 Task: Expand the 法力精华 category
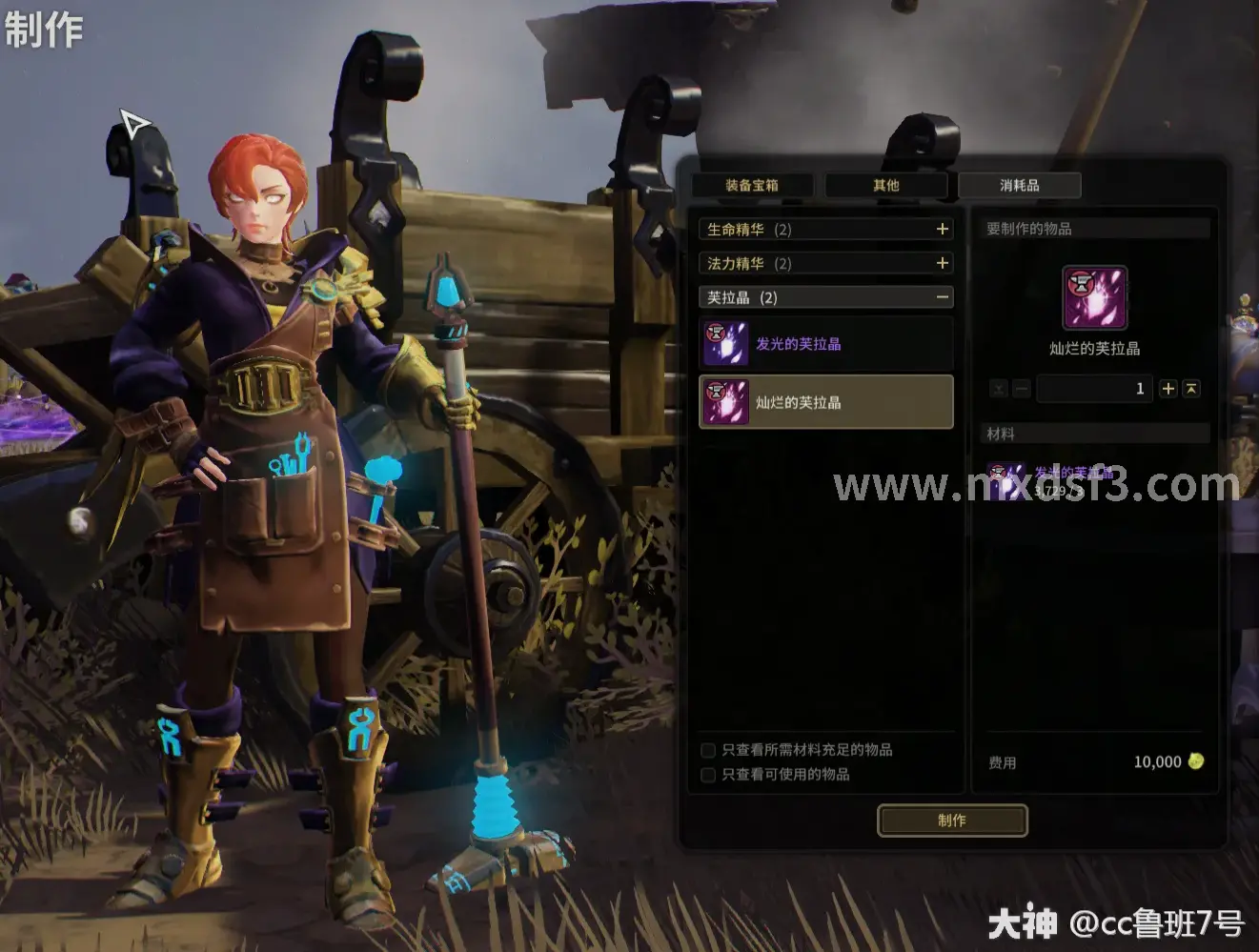tap(942, 263)
